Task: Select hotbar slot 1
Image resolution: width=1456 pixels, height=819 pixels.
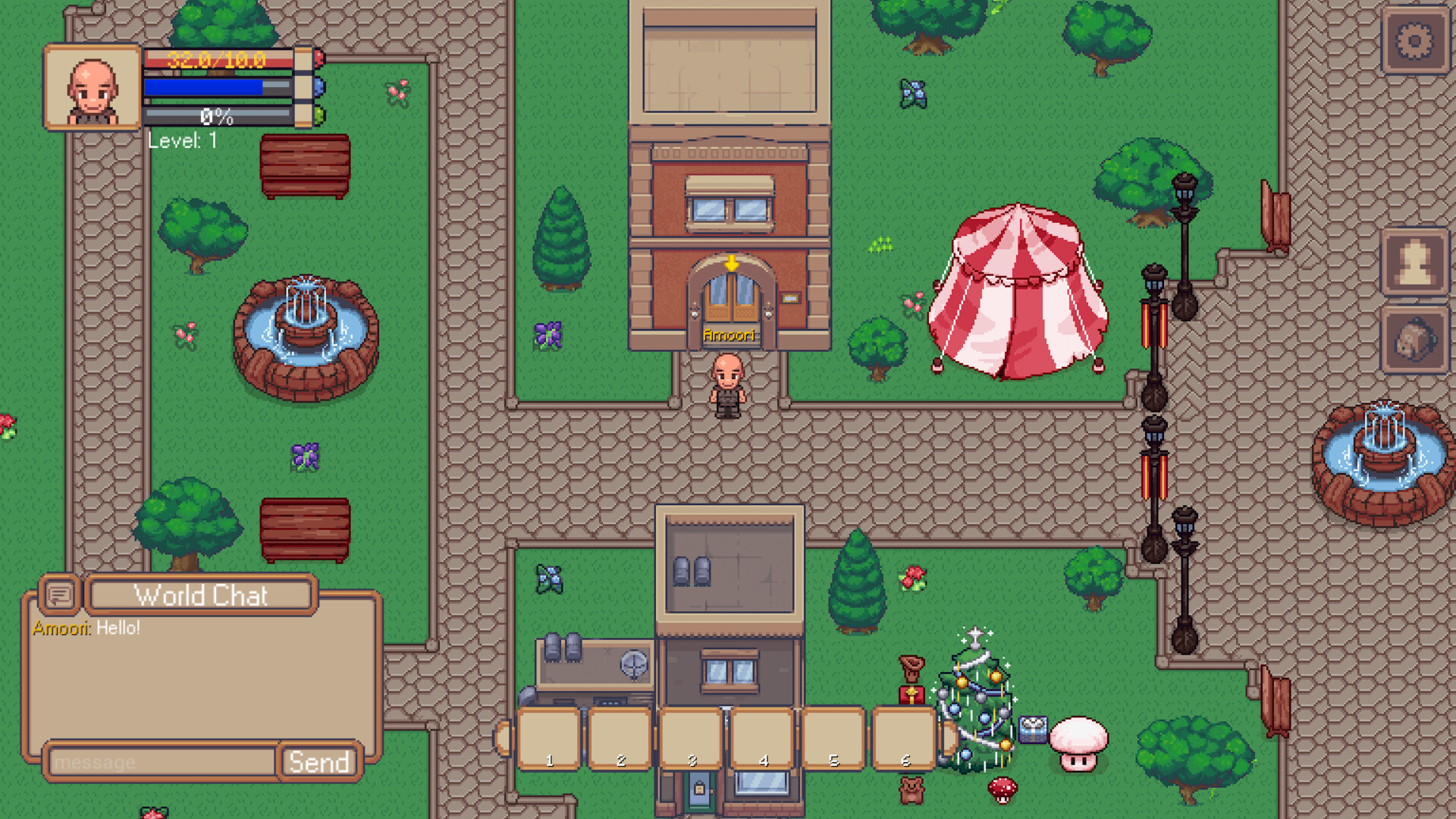Action: pyautogui.click(x=550, y=737)
